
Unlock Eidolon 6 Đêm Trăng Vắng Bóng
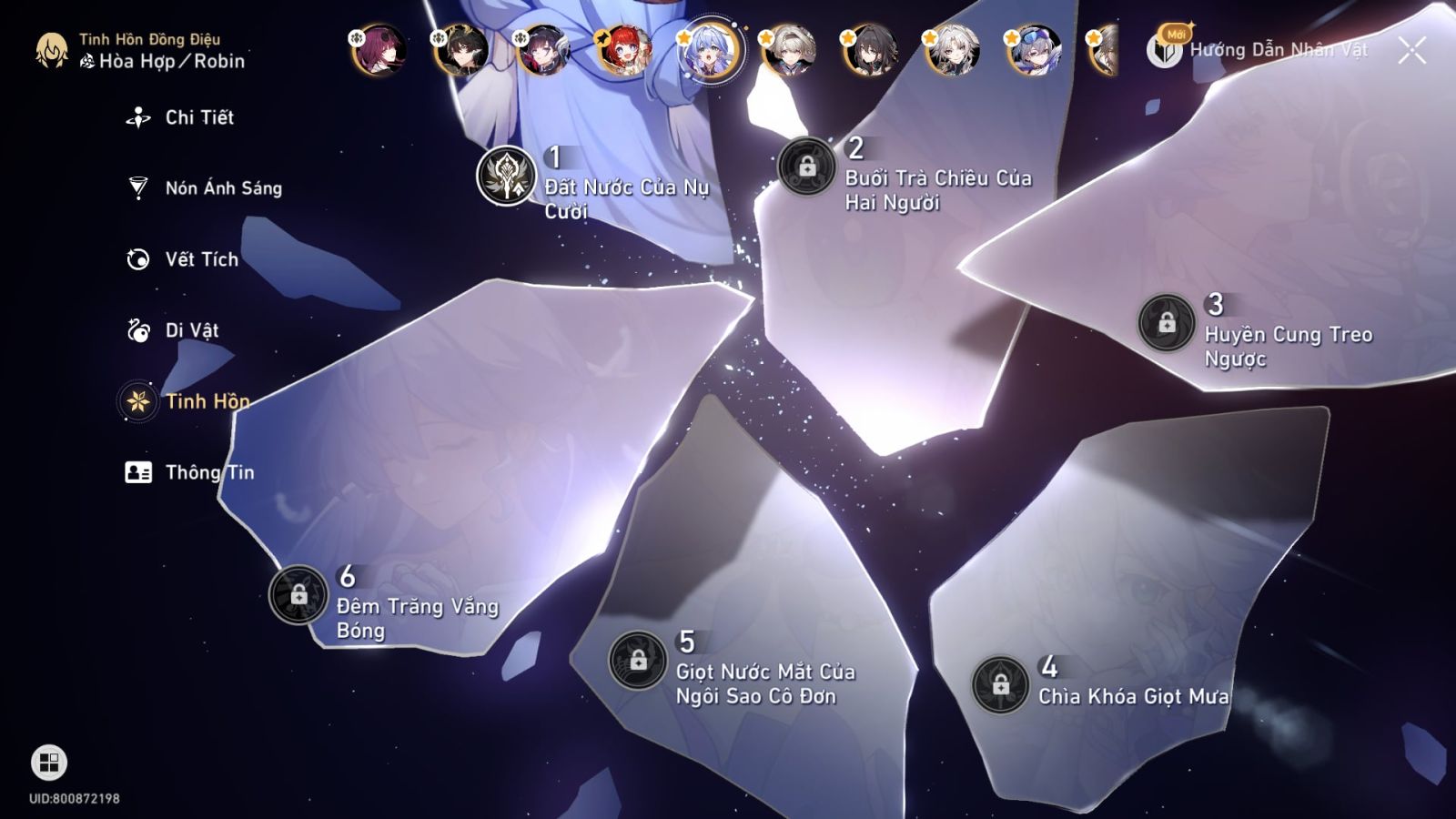click(x=298, y=593)
